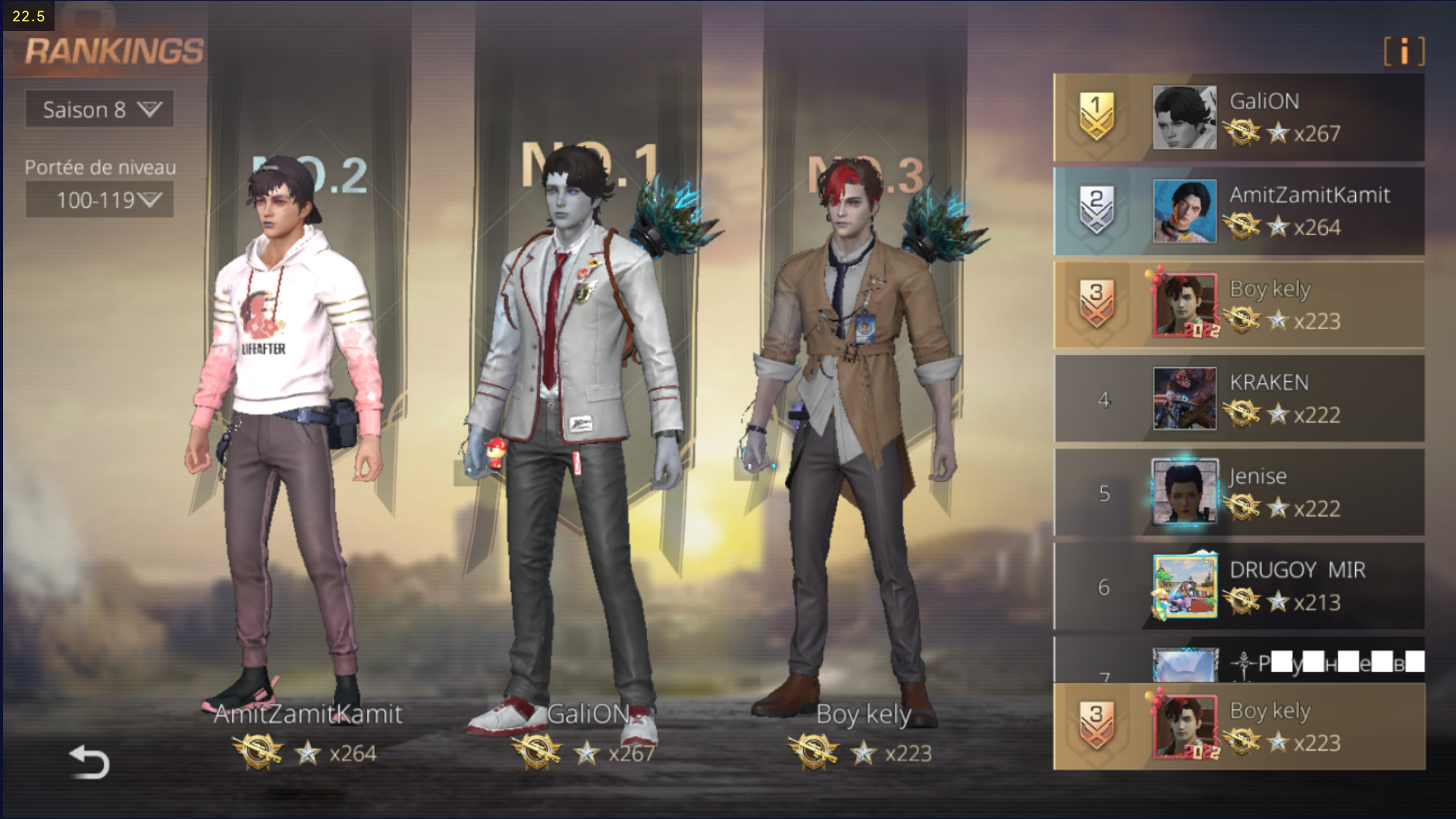
Task: Click DRUGOY MIR's avatar thumbnail
Action: 1185,586
